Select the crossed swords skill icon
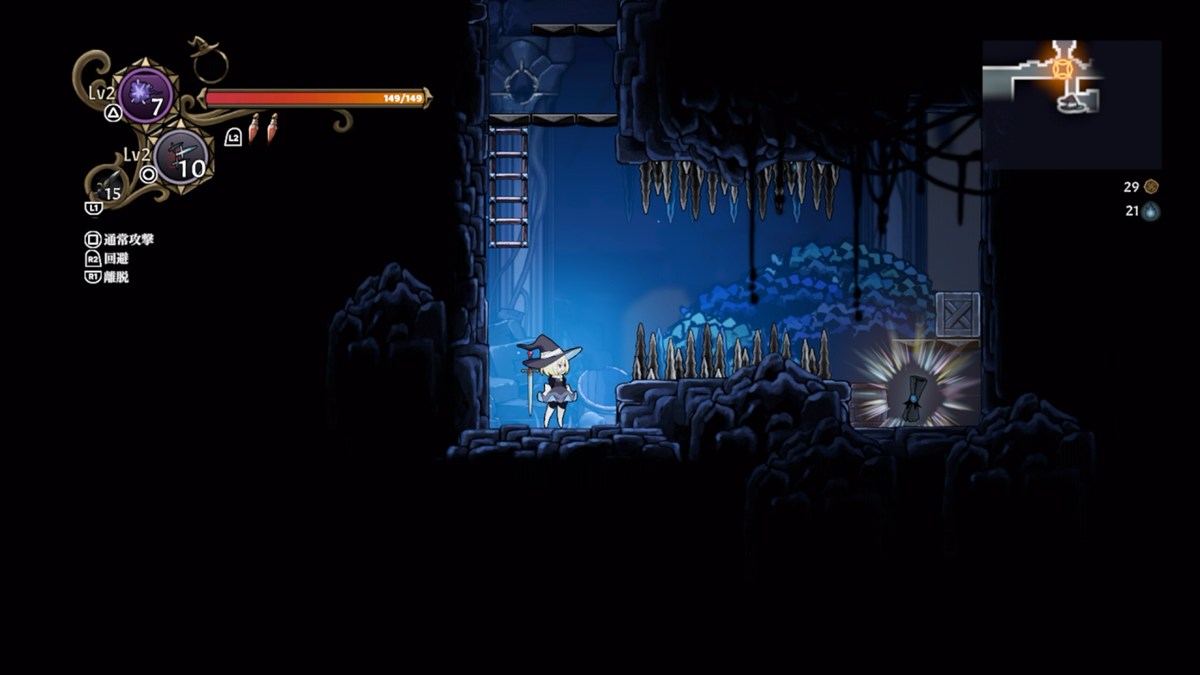 click(181, 157)
